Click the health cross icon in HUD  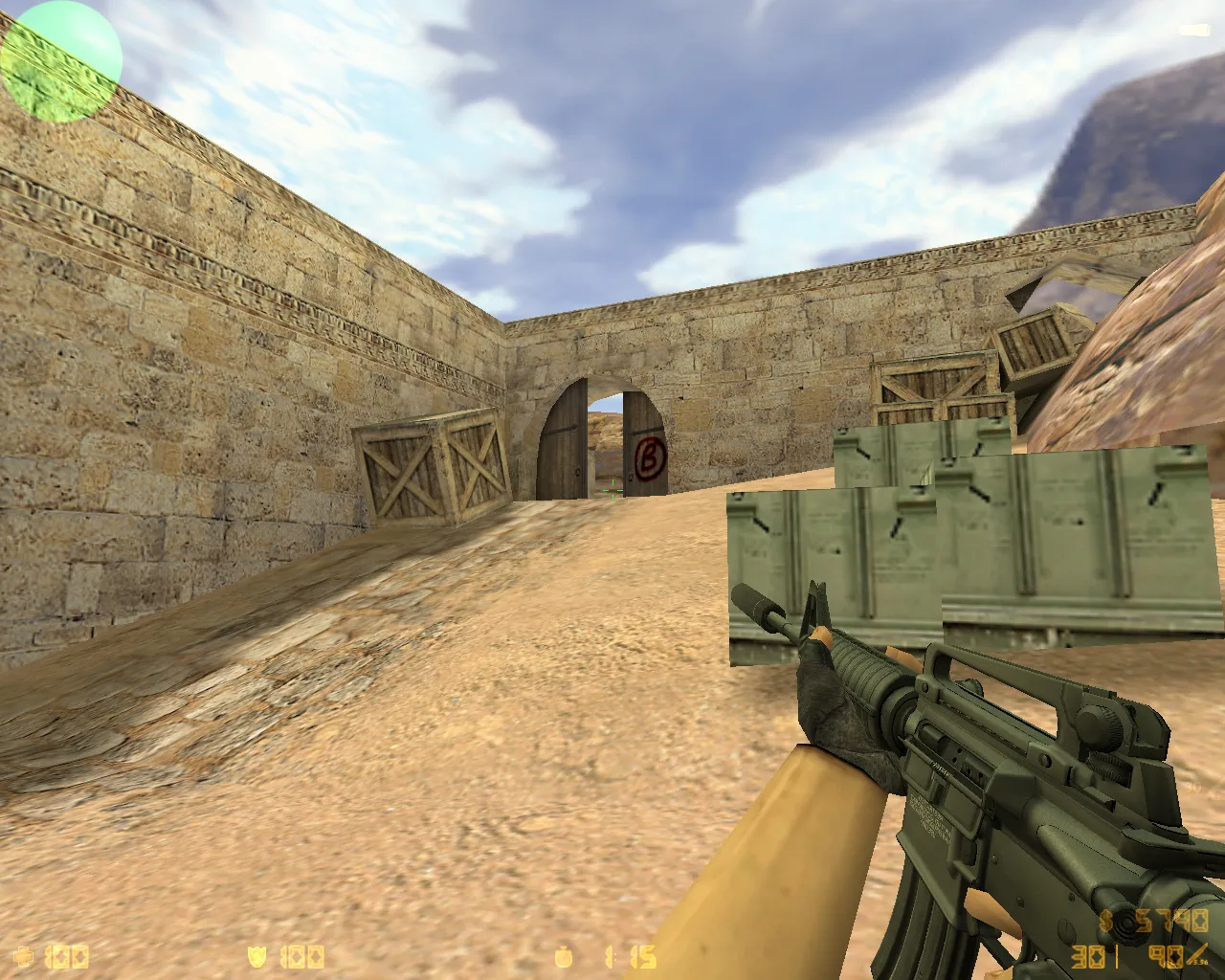pos(24,956)
